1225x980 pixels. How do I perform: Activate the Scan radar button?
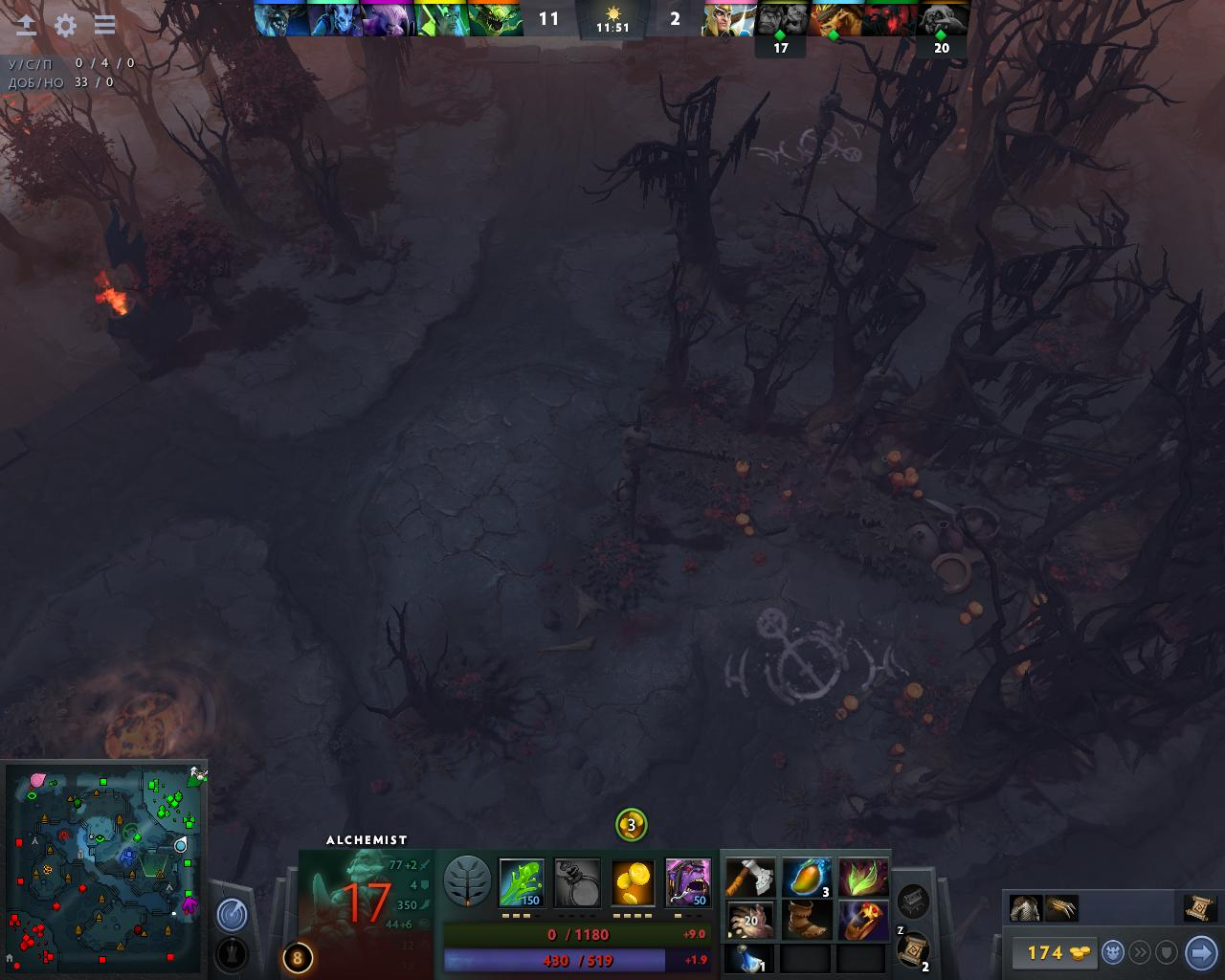[232, 915]
